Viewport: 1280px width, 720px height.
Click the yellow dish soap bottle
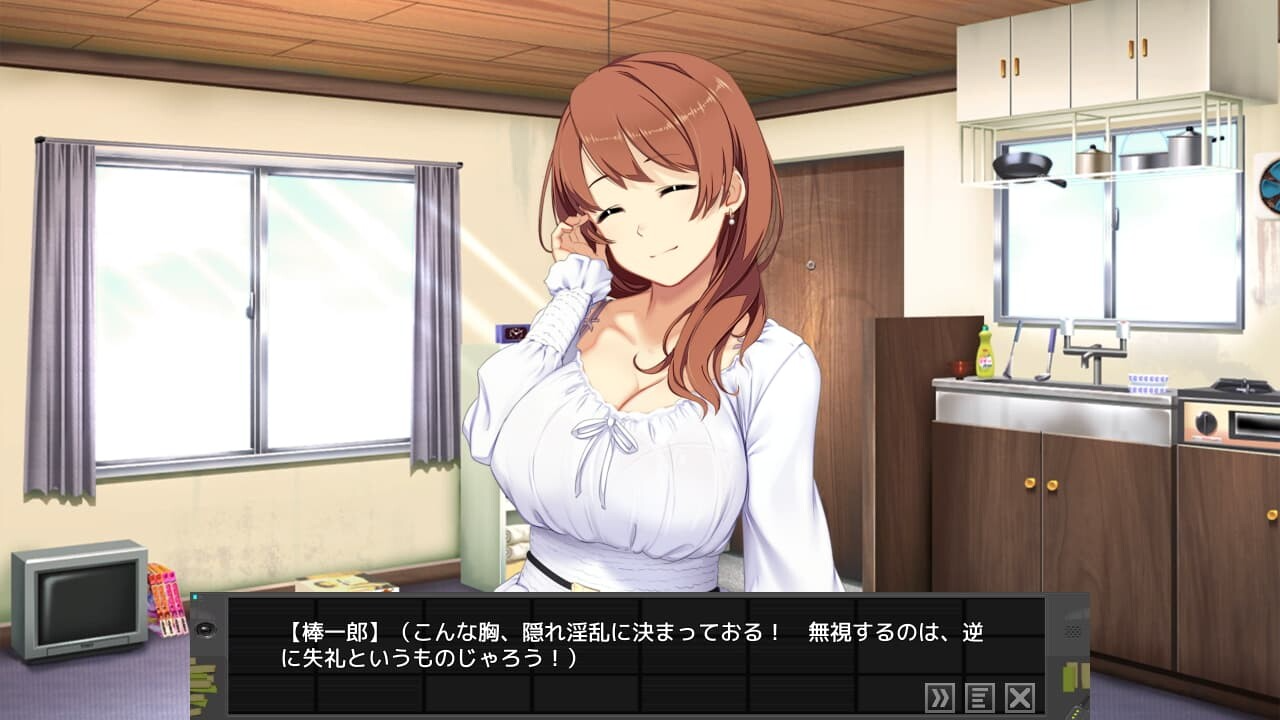983,355
